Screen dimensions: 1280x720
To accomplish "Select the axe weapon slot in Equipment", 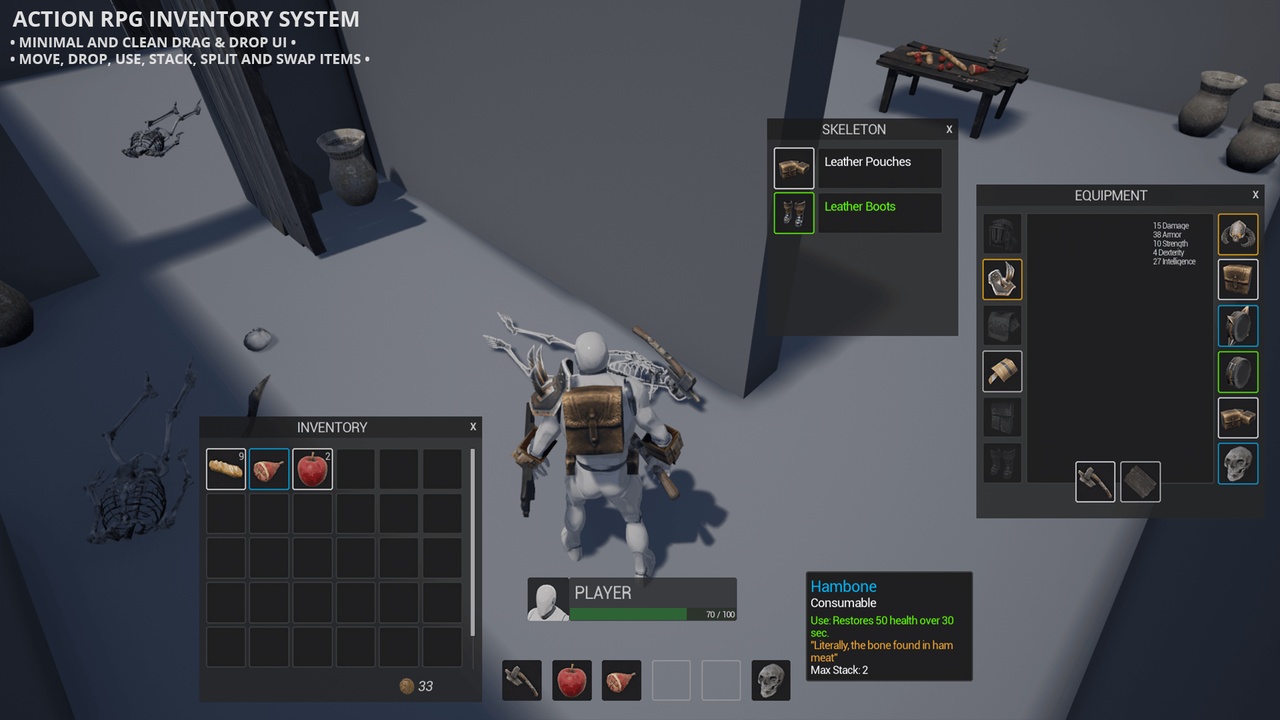I will pyautogui.click(x=1095, y=481).
